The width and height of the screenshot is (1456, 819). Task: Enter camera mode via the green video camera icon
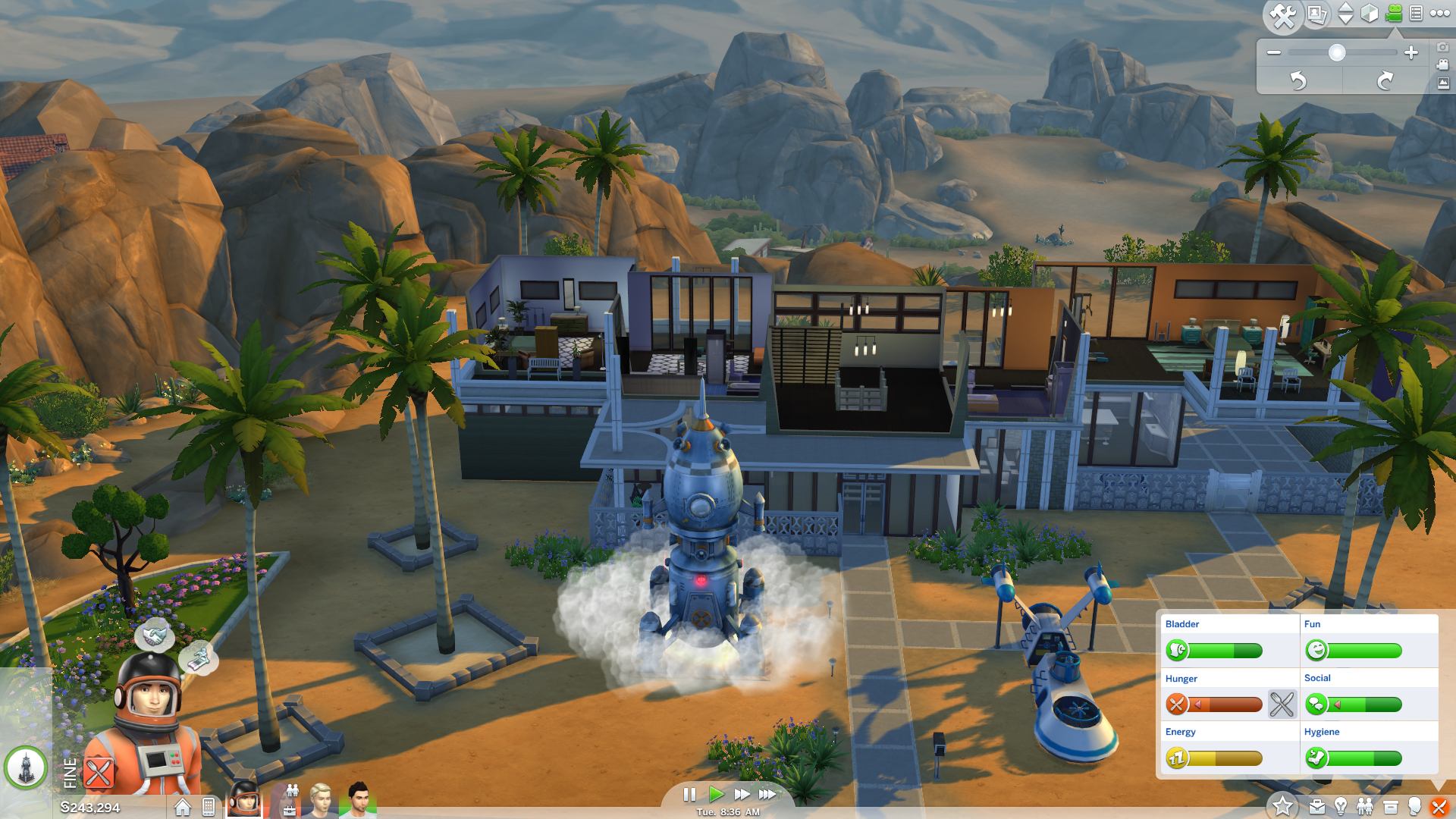point(1393,14)
